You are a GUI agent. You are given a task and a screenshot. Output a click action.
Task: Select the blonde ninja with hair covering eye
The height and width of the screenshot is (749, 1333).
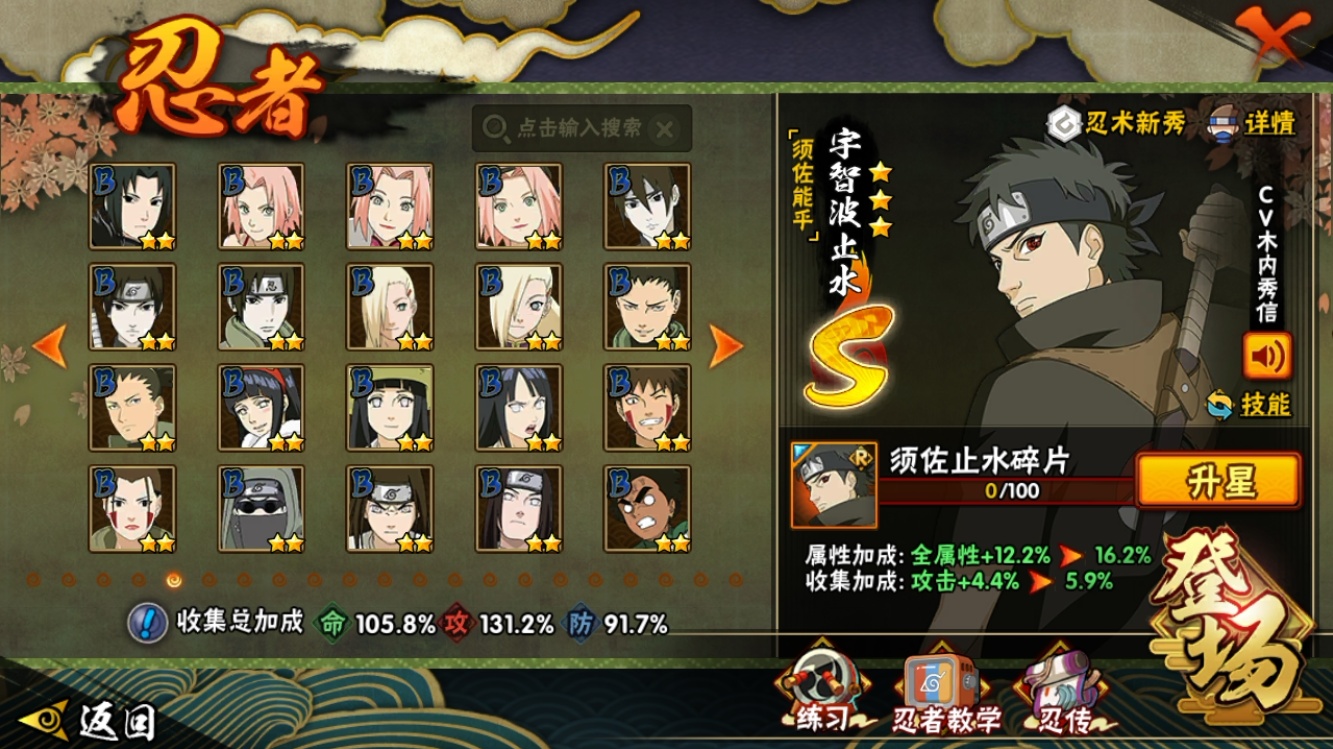518,306
